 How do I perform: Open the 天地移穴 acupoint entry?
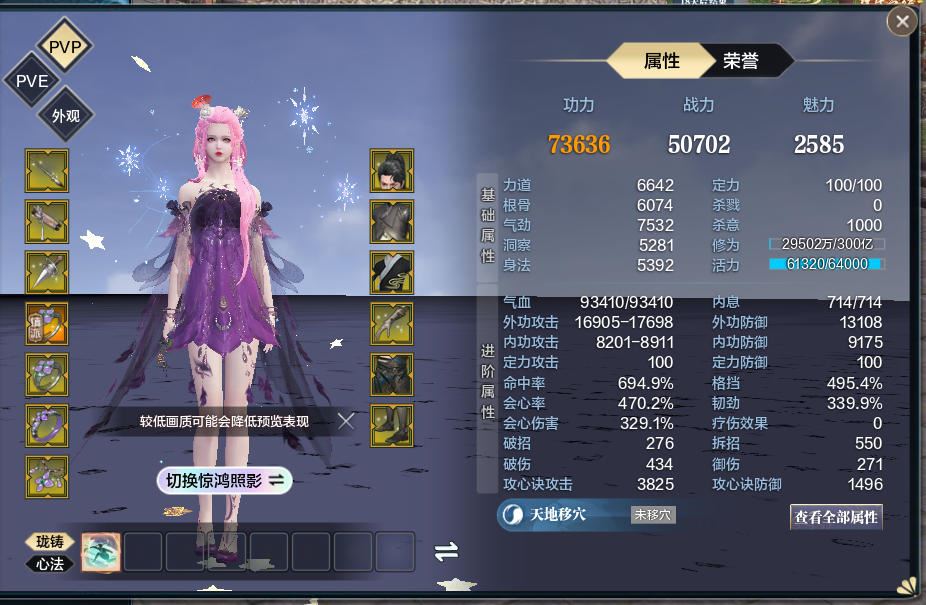click(557, 514)
